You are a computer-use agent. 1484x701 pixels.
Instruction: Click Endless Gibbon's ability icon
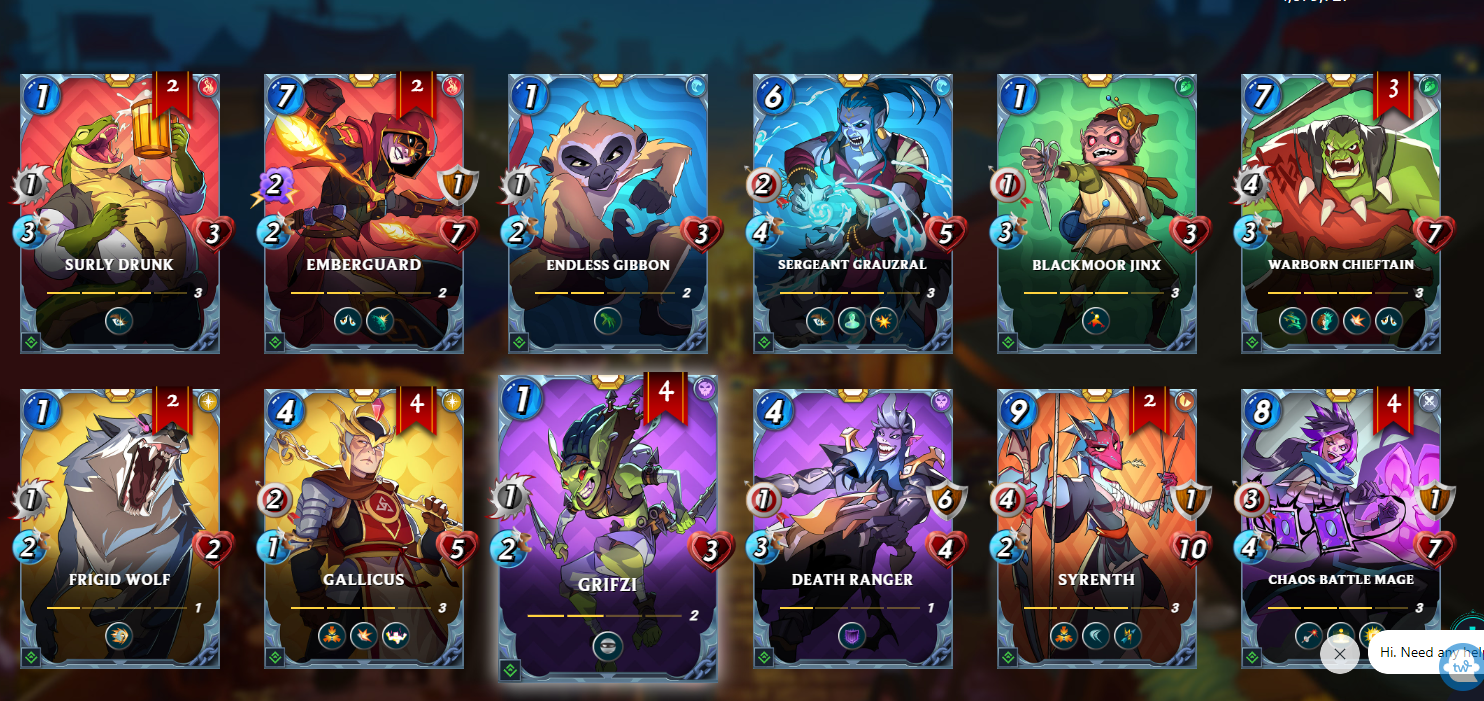coord(607,320)
